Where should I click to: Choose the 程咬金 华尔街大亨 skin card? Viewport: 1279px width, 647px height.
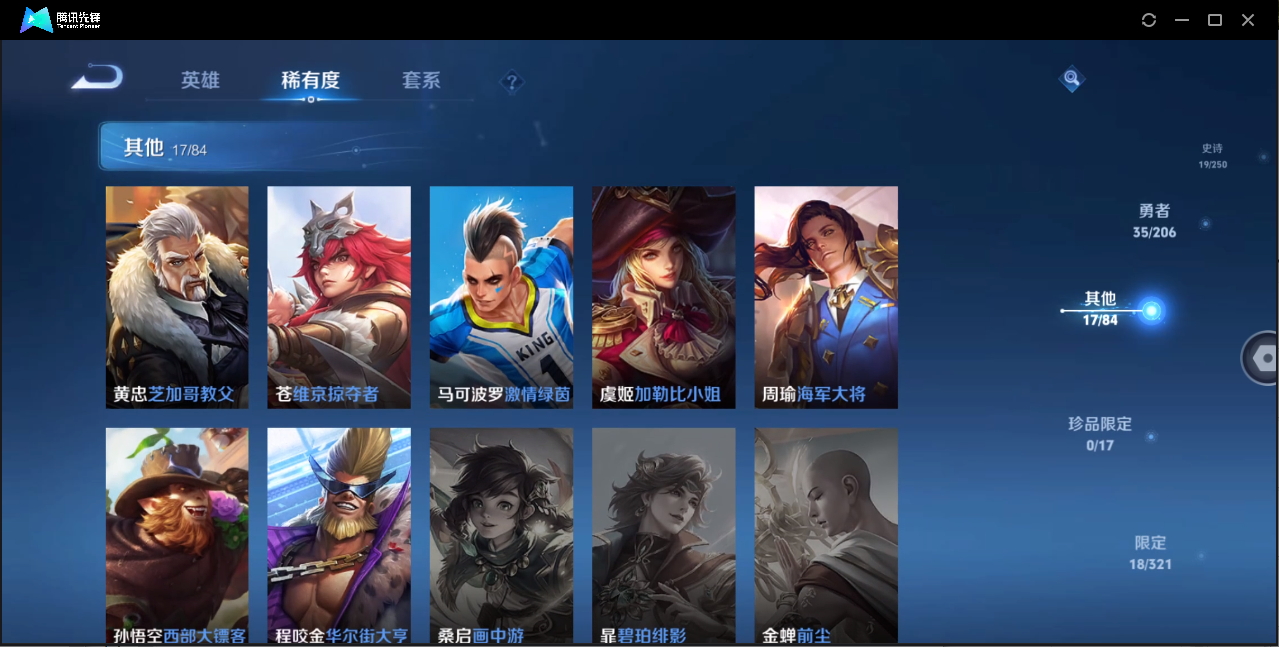pos(339,535)
